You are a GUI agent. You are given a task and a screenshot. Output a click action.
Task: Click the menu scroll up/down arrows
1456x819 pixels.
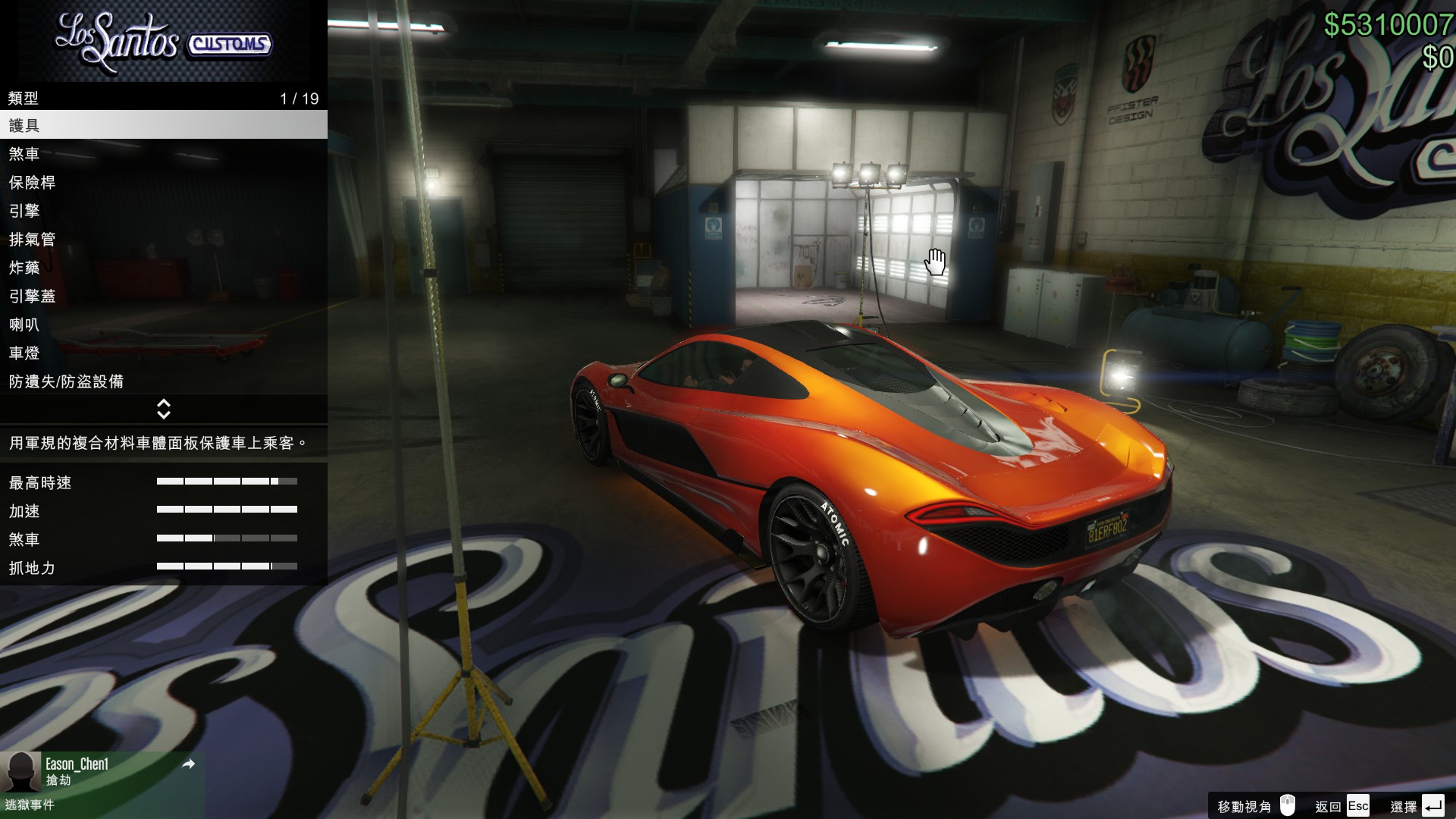163,409
